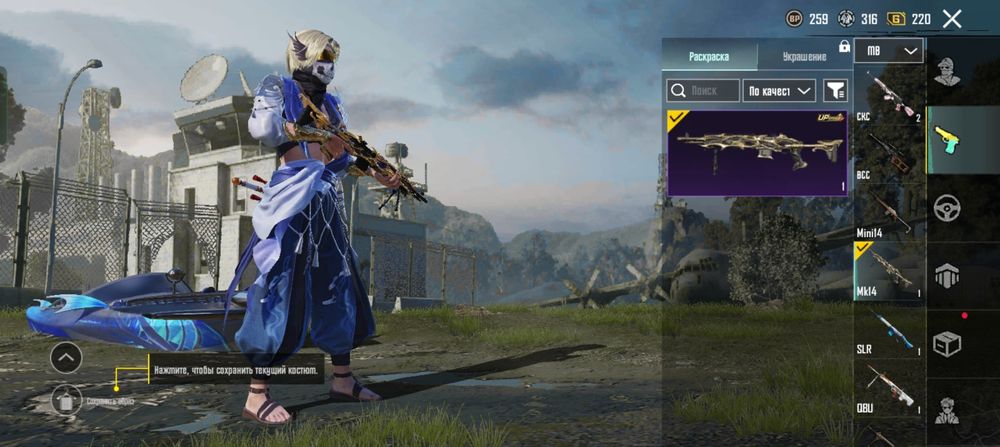Expand the up-arrow circle button

tap(66, 356)
